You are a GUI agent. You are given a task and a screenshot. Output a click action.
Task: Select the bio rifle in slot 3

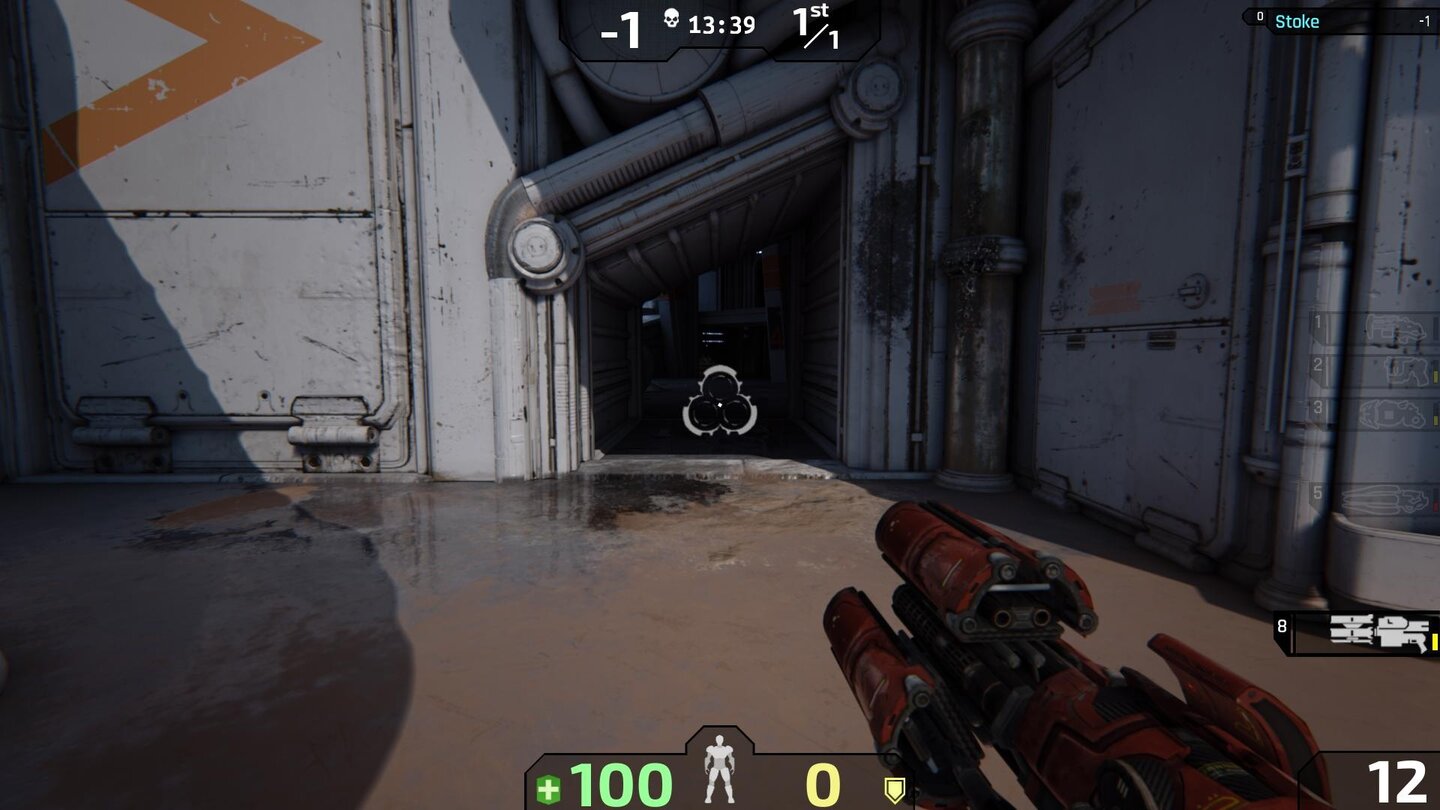[1391, 413]
